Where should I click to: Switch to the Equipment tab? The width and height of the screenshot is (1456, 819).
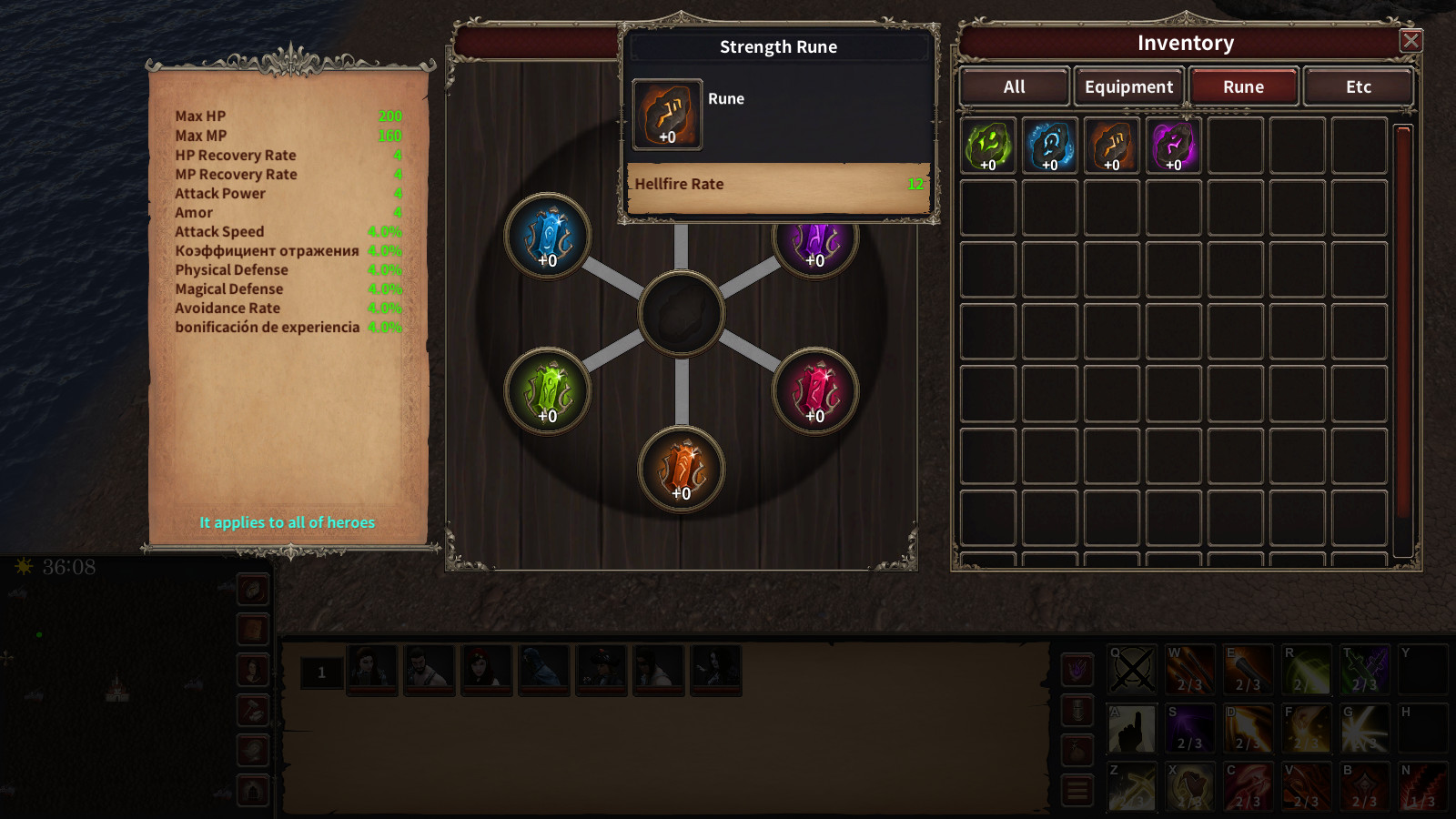(x=1128, y=86)
